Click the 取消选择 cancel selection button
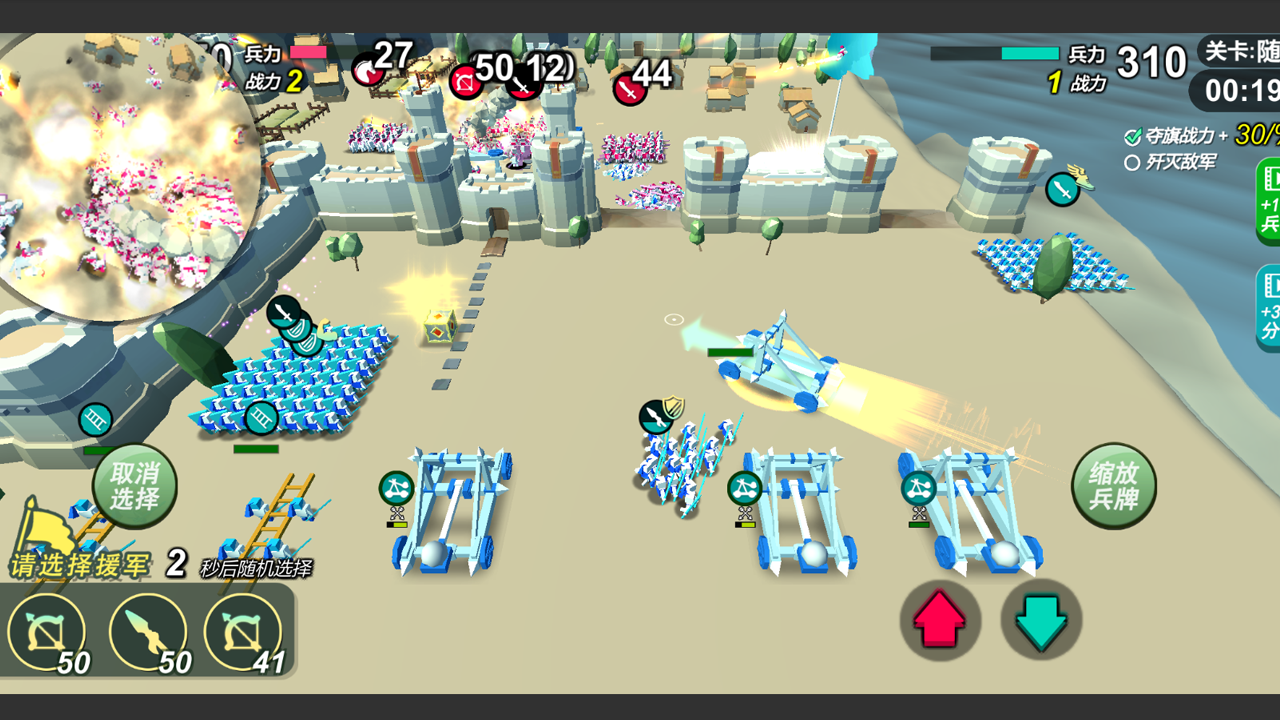Screen dimensions: 1280x720 point(135,487)
